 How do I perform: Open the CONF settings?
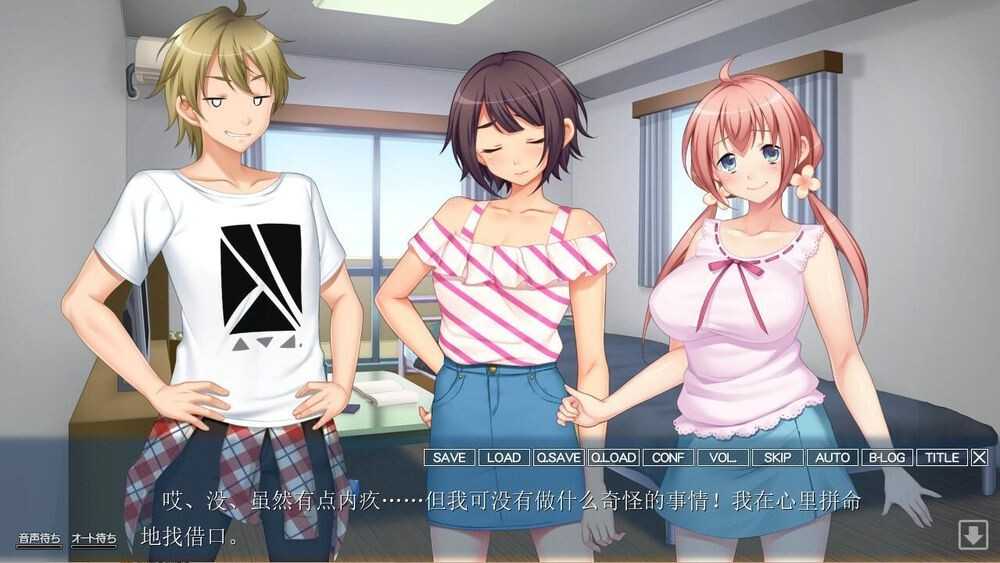(668, 457)
